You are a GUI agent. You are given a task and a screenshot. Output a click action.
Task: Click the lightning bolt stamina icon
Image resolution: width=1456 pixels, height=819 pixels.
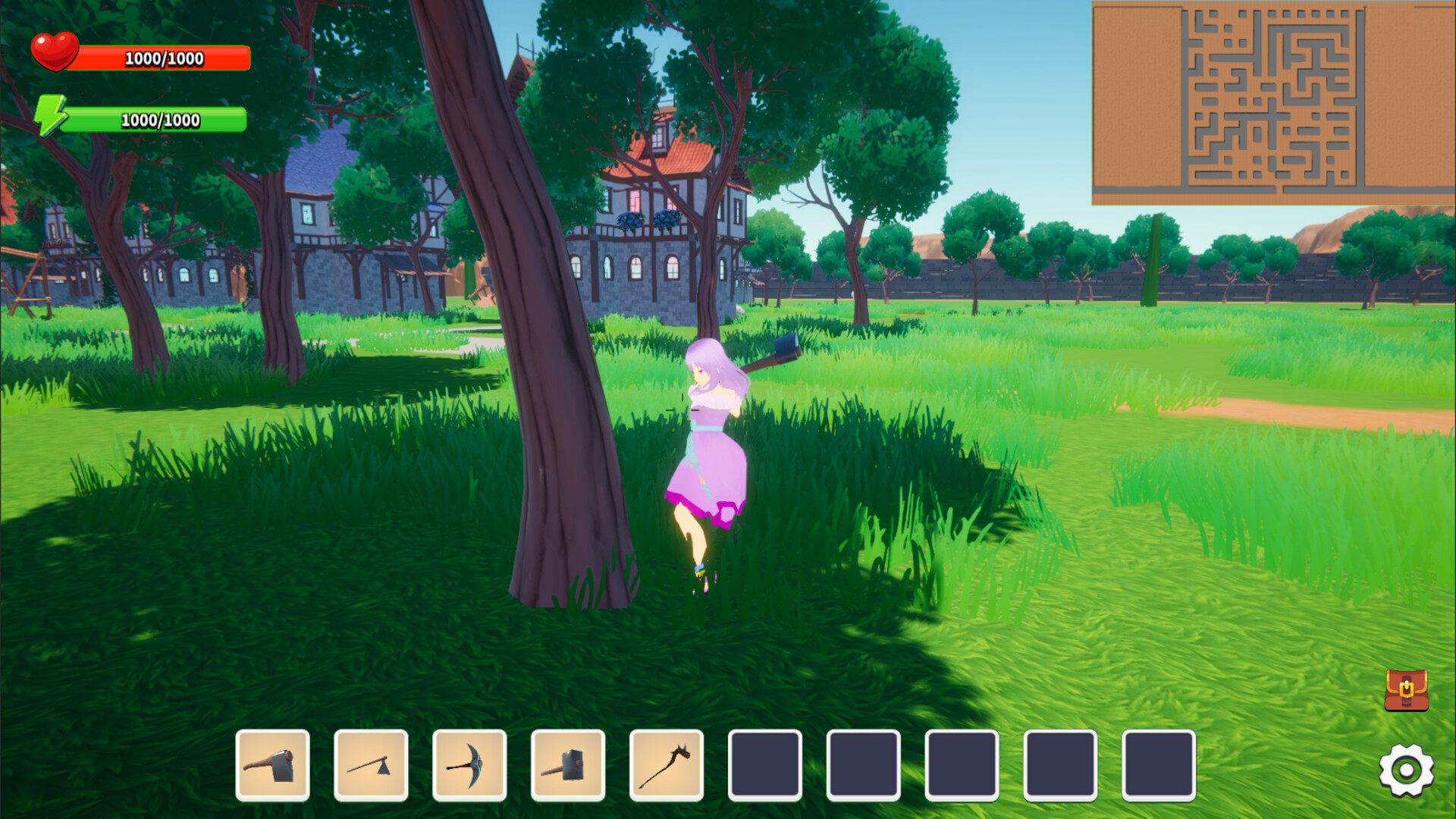[53, 116]
